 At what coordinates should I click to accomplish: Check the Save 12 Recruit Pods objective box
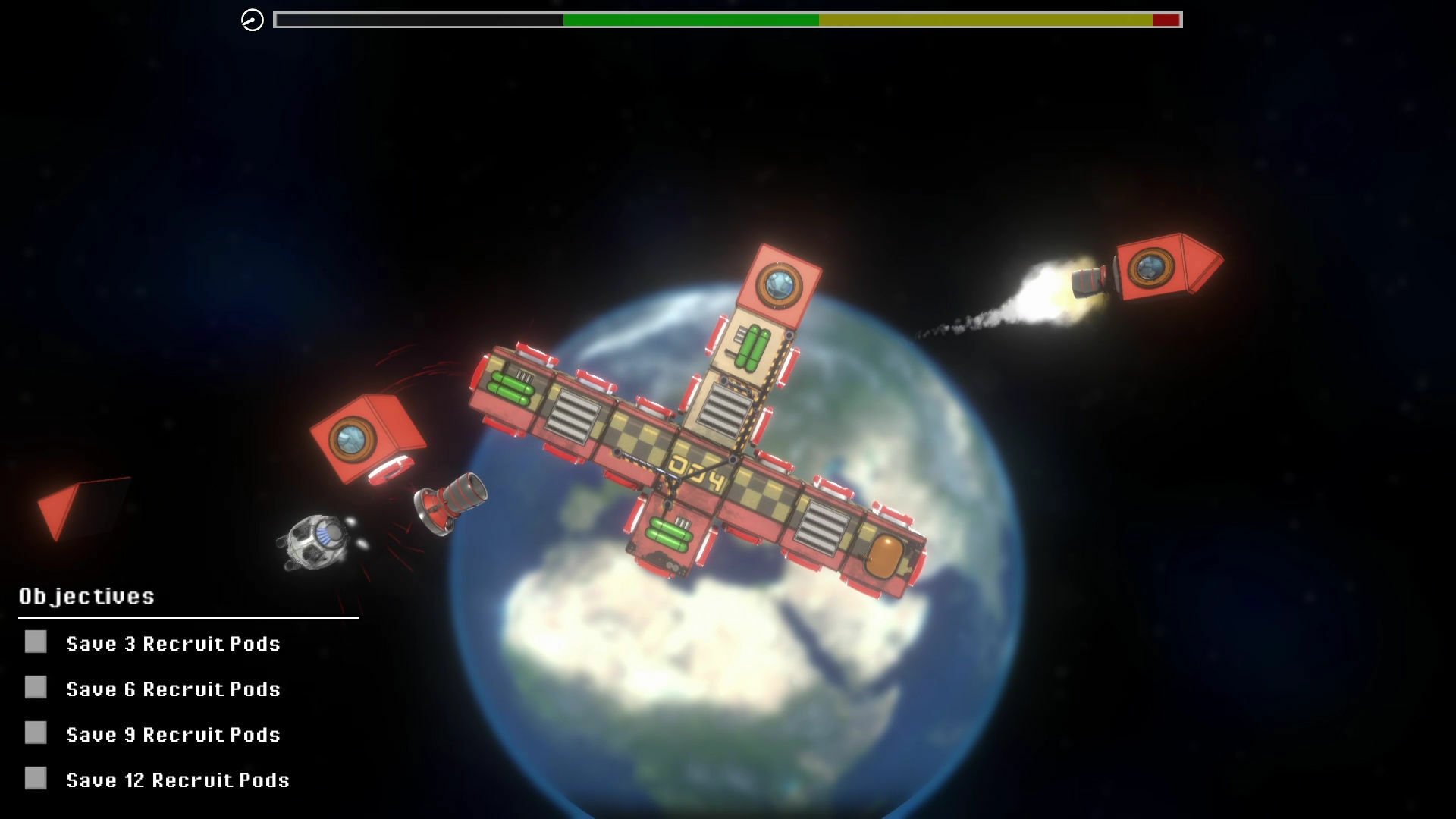click(x=35, y=780)
